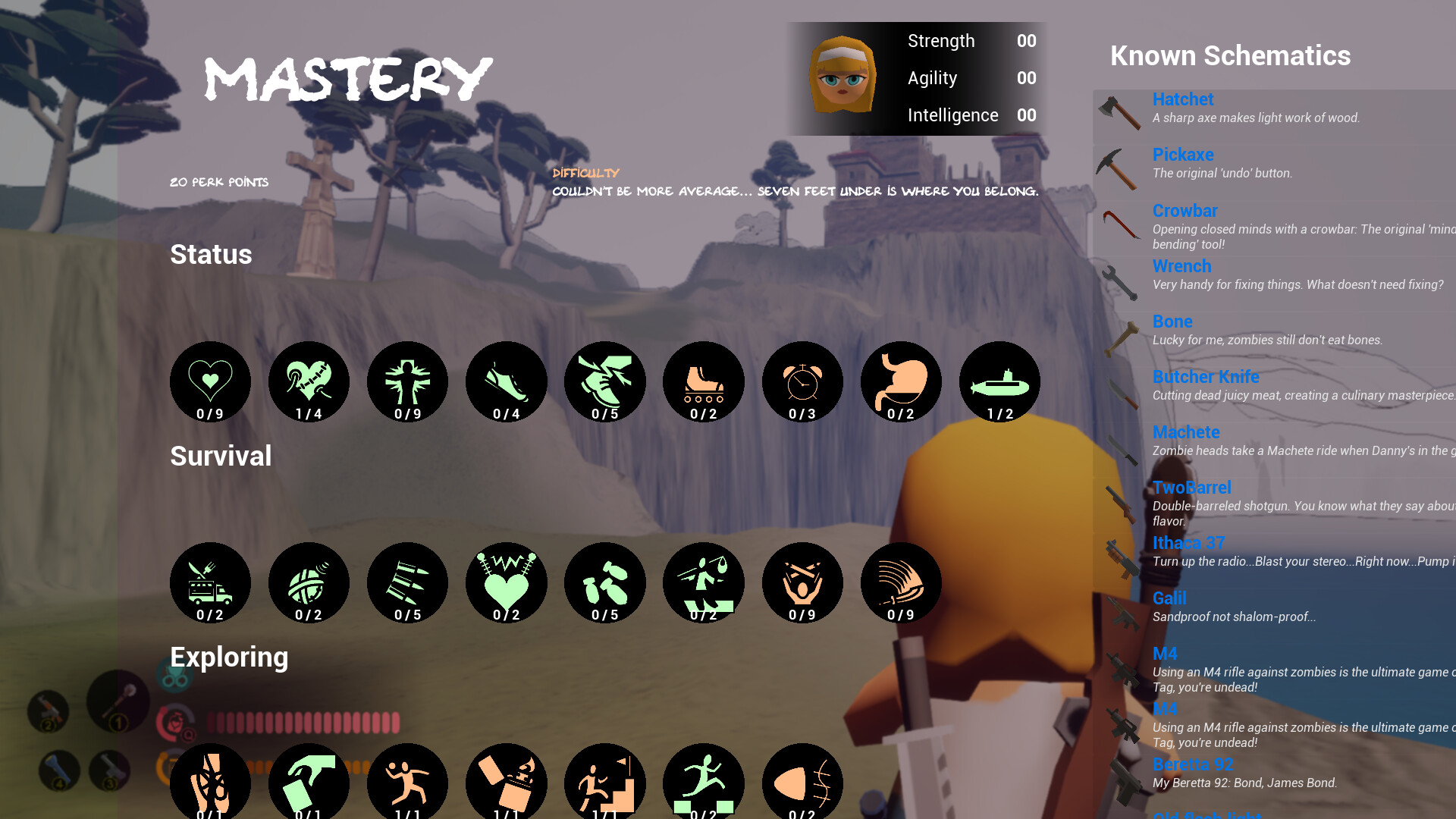The width and height of the screenshot is (1456, 819).
Task: Click the stomach digestion perk icon
Action: [x=900, y=381]
